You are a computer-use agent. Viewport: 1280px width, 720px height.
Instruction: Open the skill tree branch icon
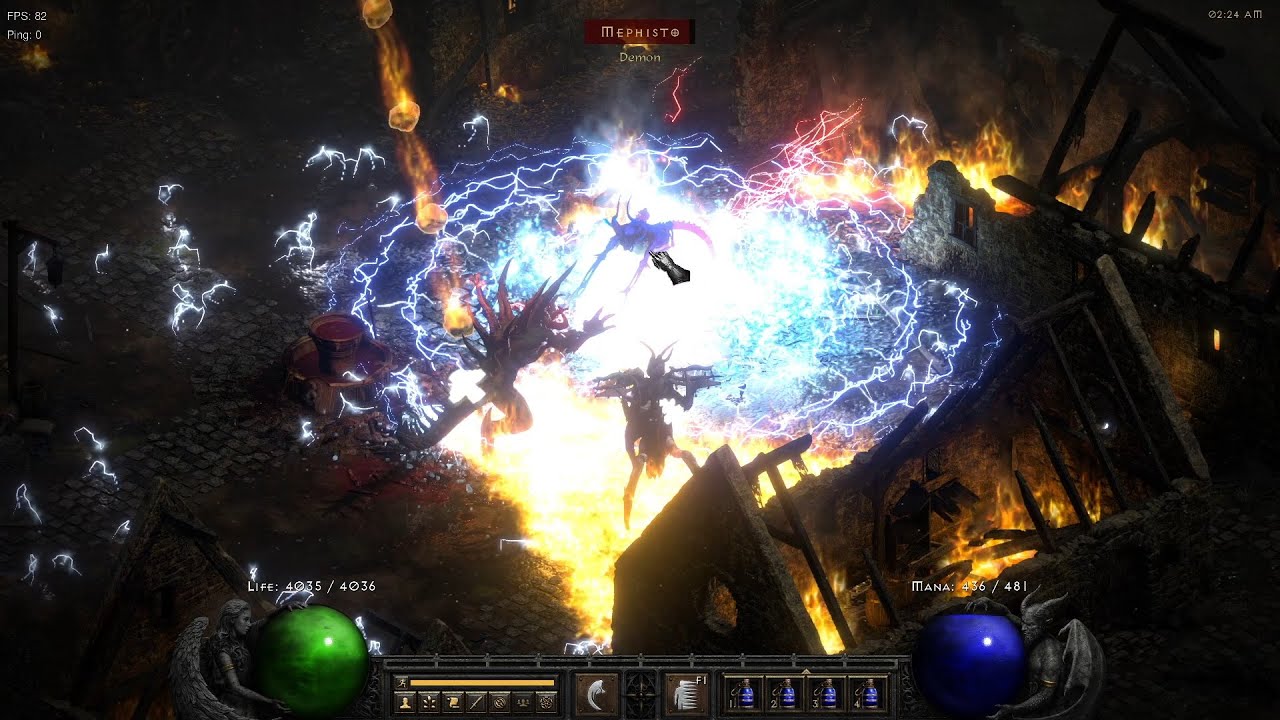[429, 702]
